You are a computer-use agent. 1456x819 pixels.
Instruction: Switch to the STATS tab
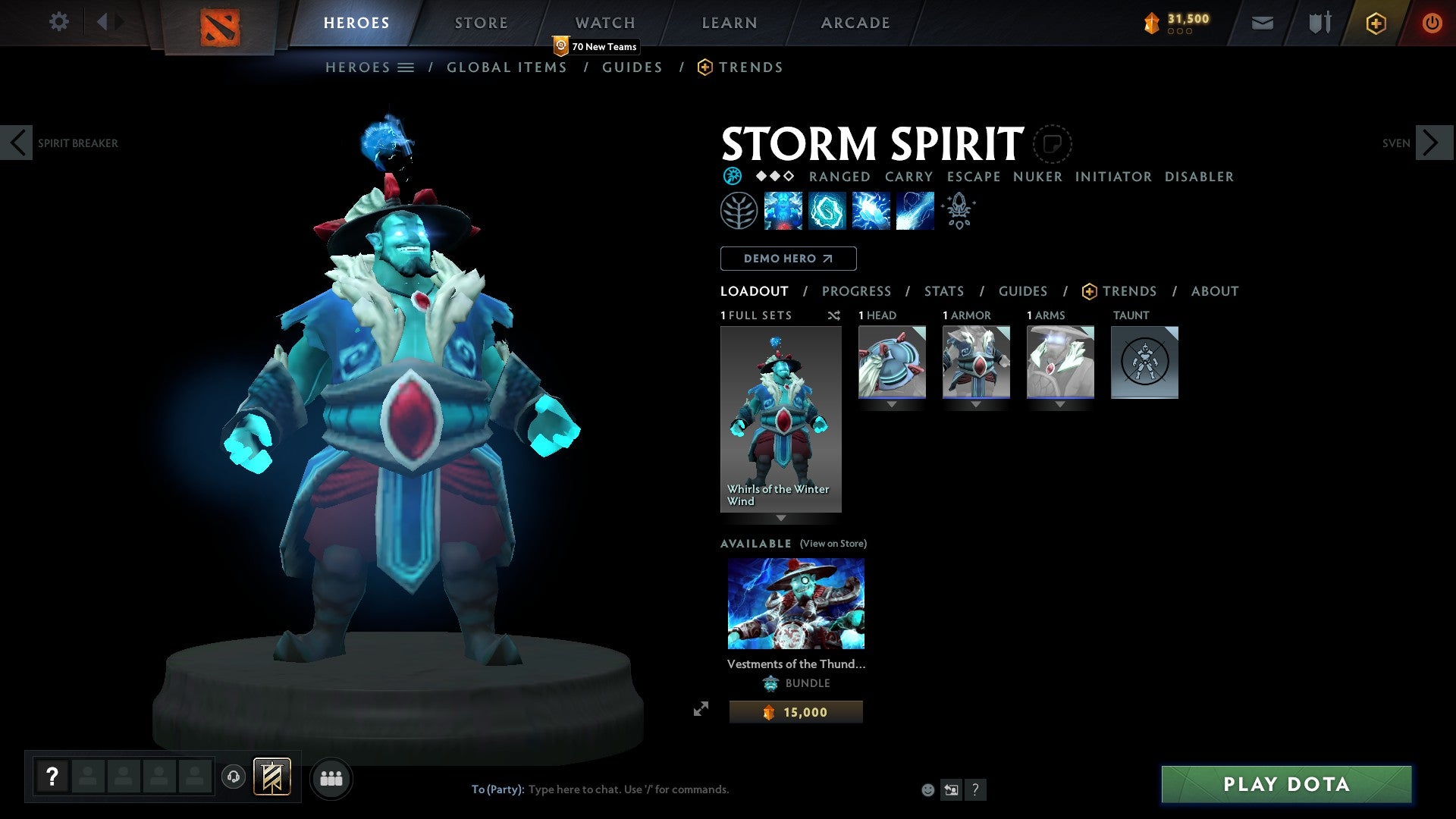pyautogui.click(x=943, y=290)
